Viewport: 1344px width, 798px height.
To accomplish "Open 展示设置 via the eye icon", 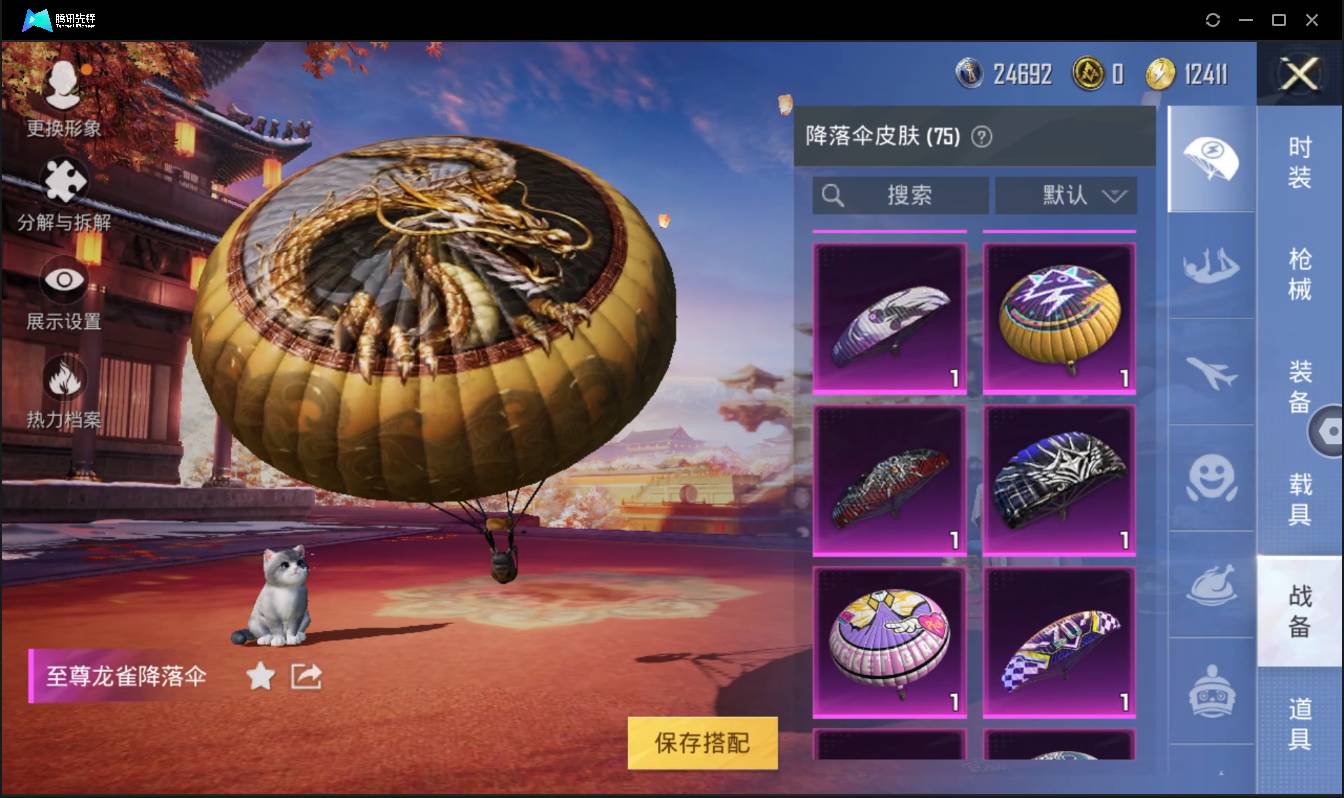I will click(x=62, y=278).
